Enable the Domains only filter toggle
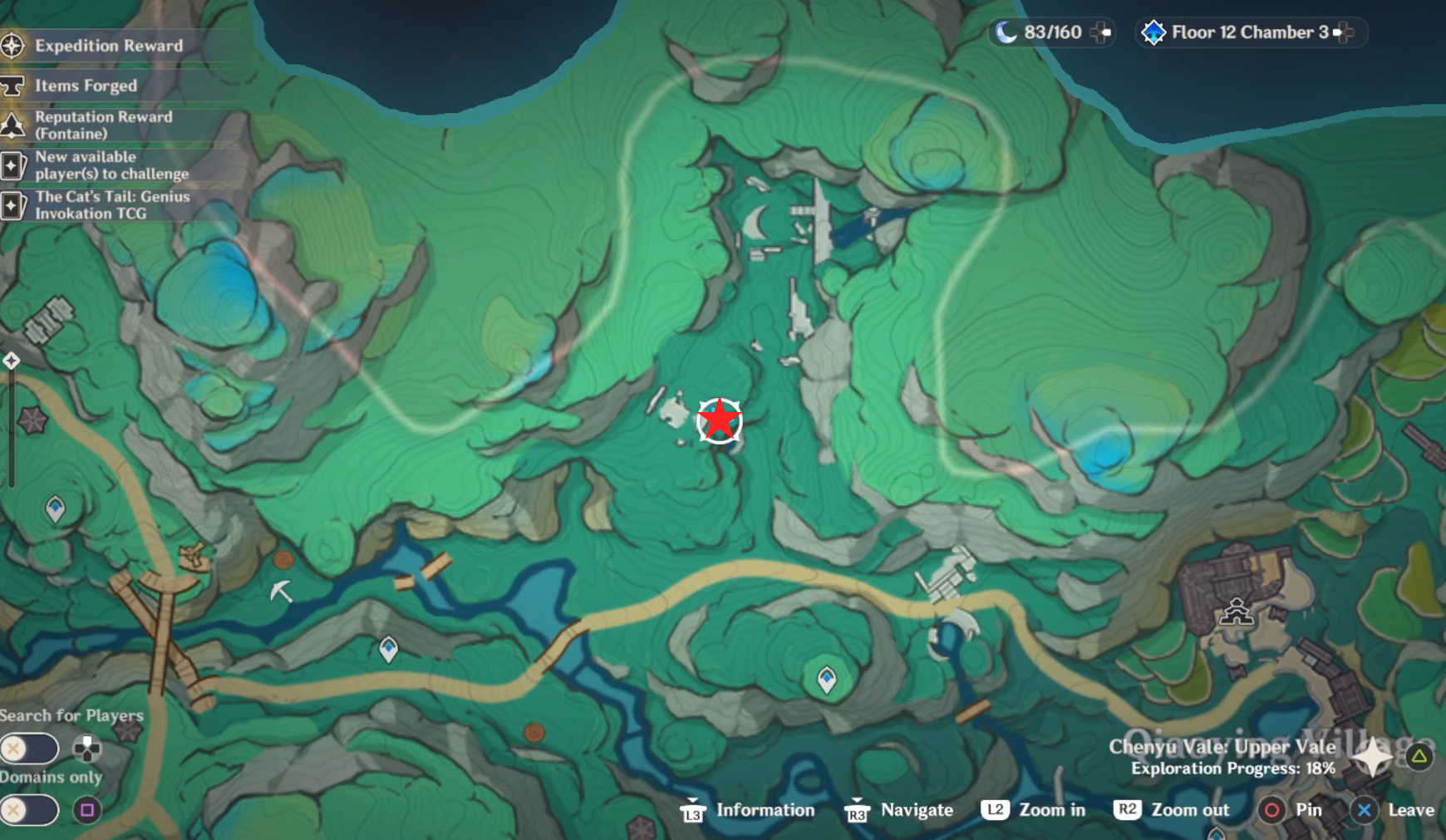 point(30,808)
